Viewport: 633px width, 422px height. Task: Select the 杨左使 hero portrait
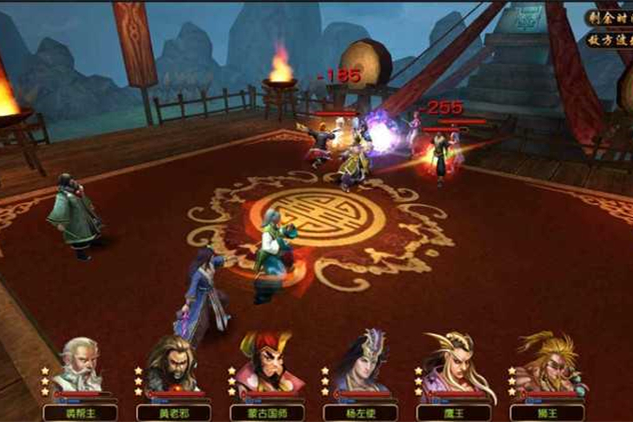(x=357, y=366)
